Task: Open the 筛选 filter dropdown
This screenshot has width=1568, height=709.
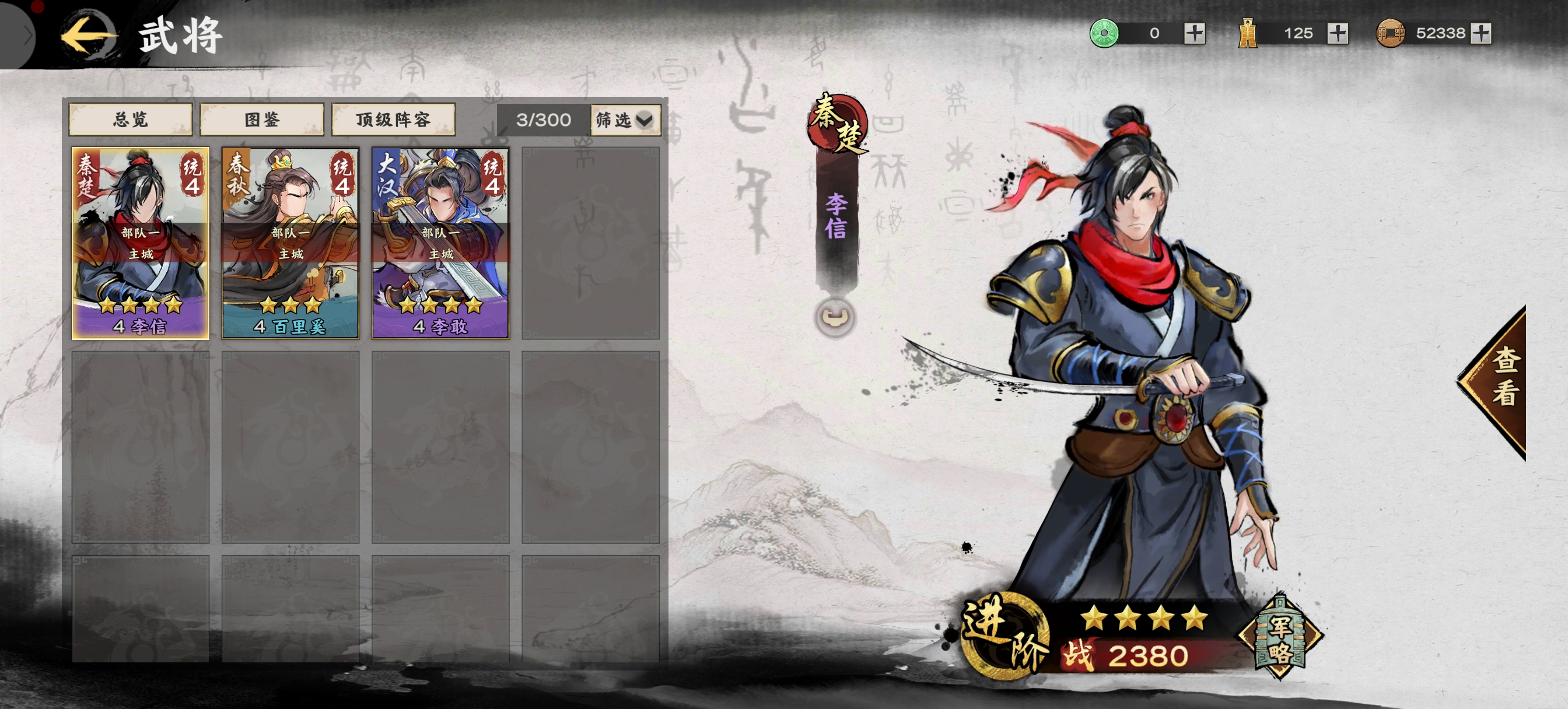Action: tap(625, 120)
